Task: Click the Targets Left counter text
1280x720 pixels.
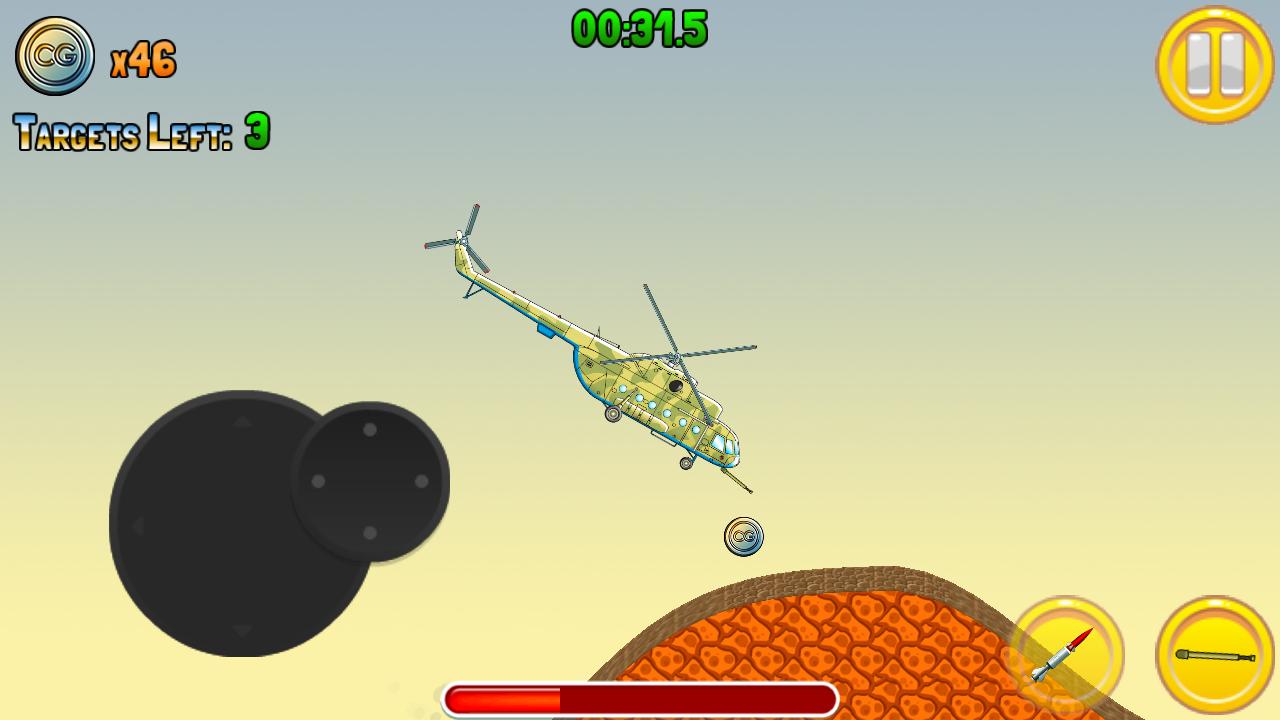Action: coord(140,132)
